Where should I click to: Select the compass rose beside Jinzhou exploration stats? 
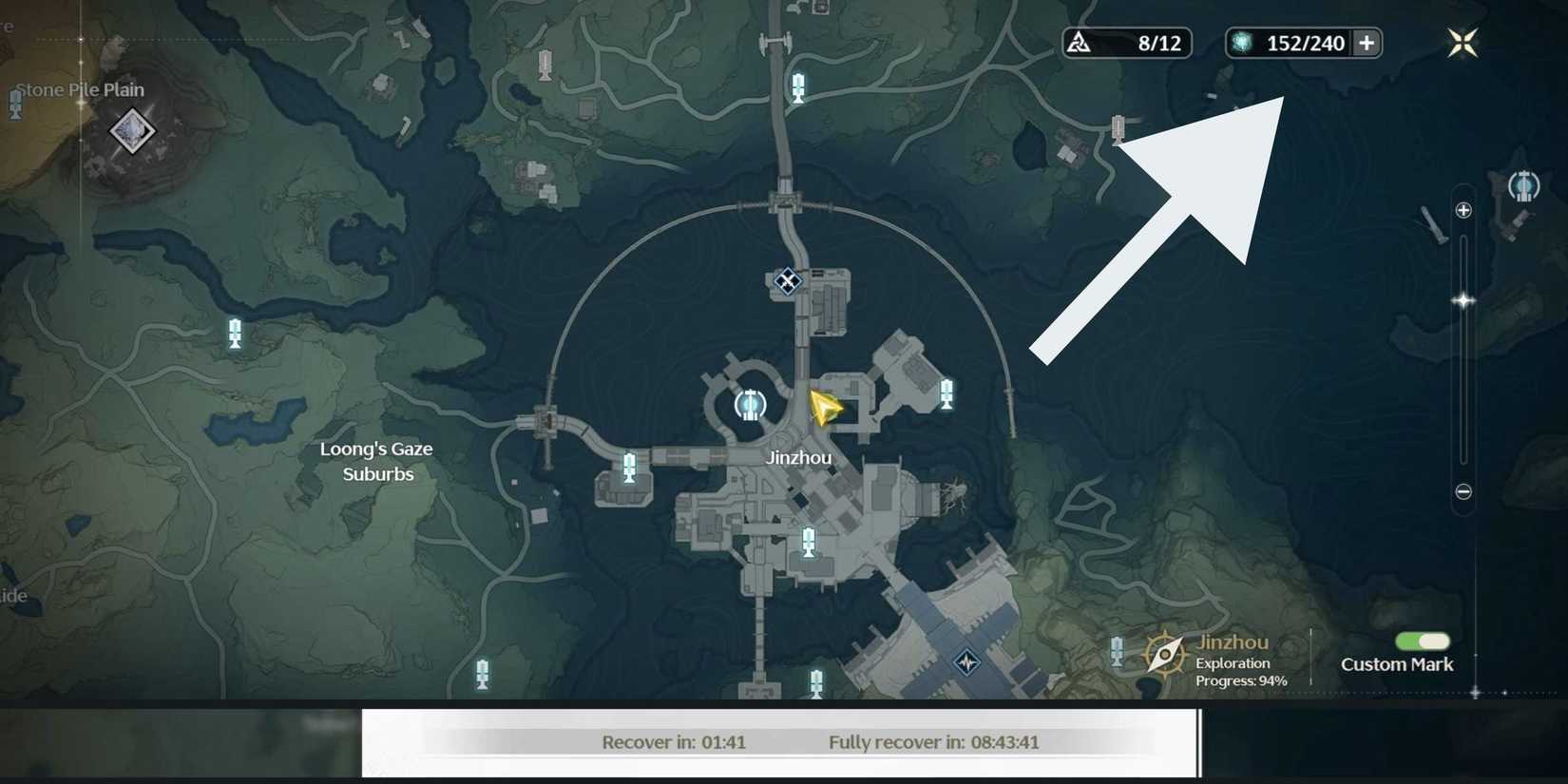coord(1166,654)
